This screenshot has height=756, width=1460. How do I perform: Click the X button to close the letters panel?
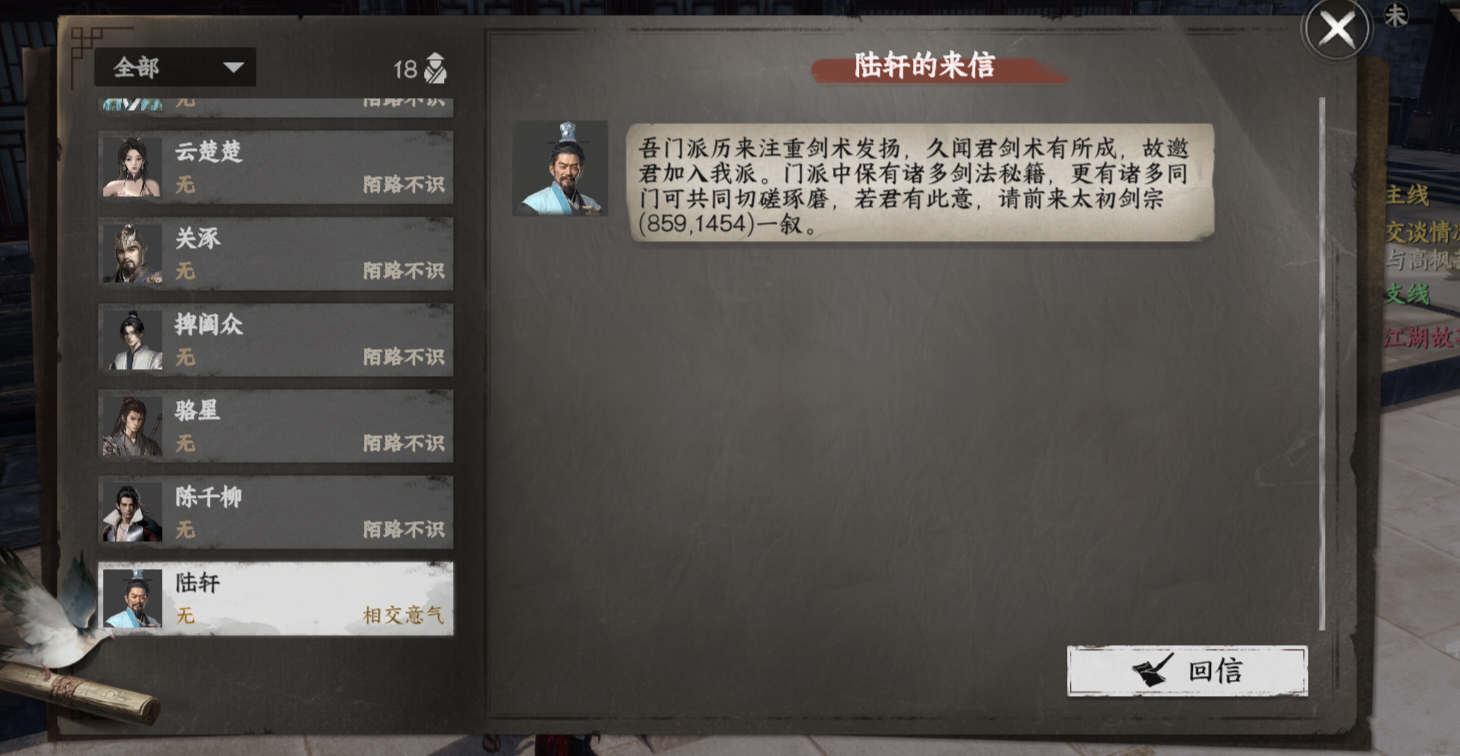tap(1337, 29)
